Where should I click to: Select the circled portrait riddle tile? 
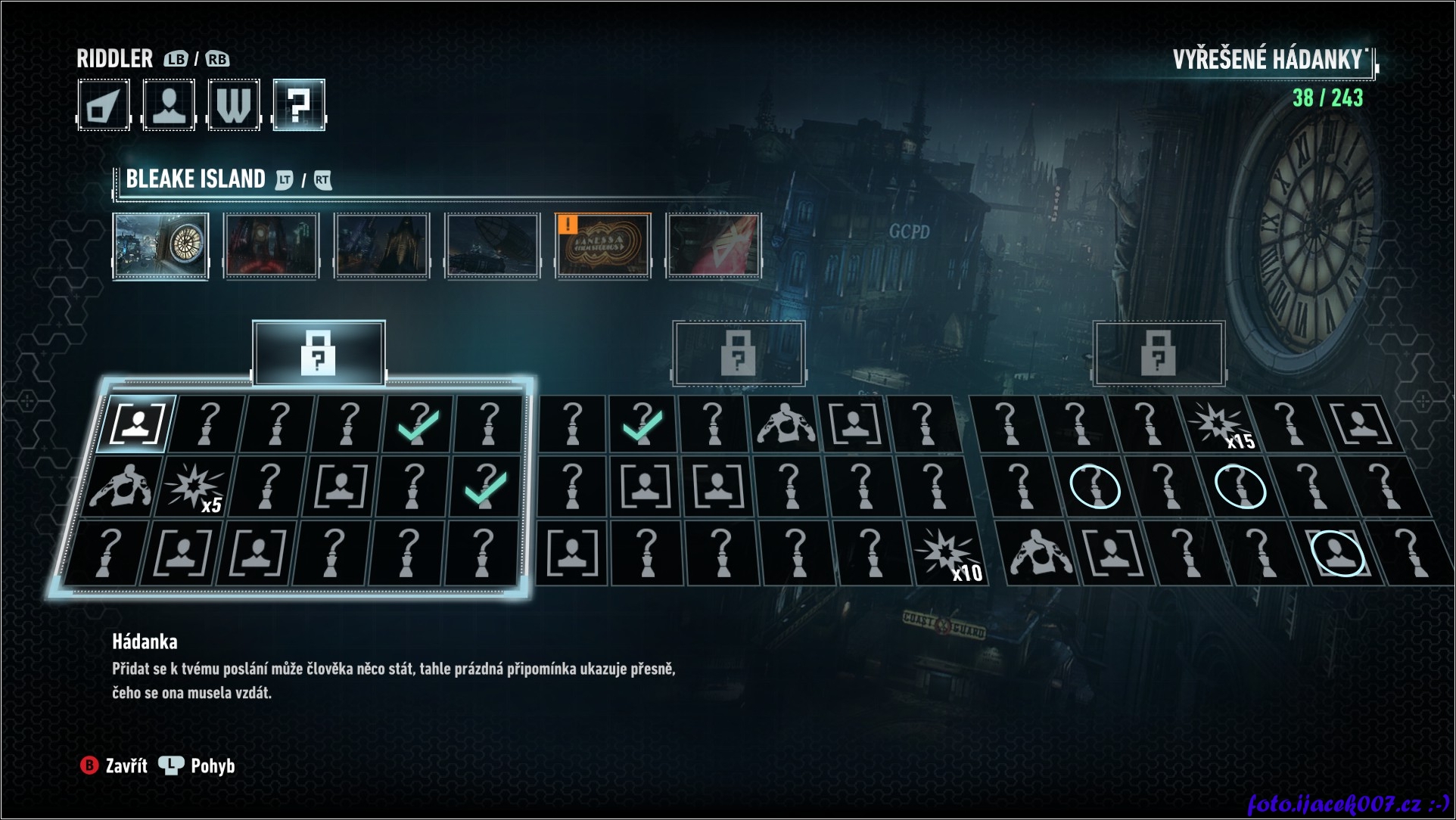pyautogui.click(x=1337, y=553)
